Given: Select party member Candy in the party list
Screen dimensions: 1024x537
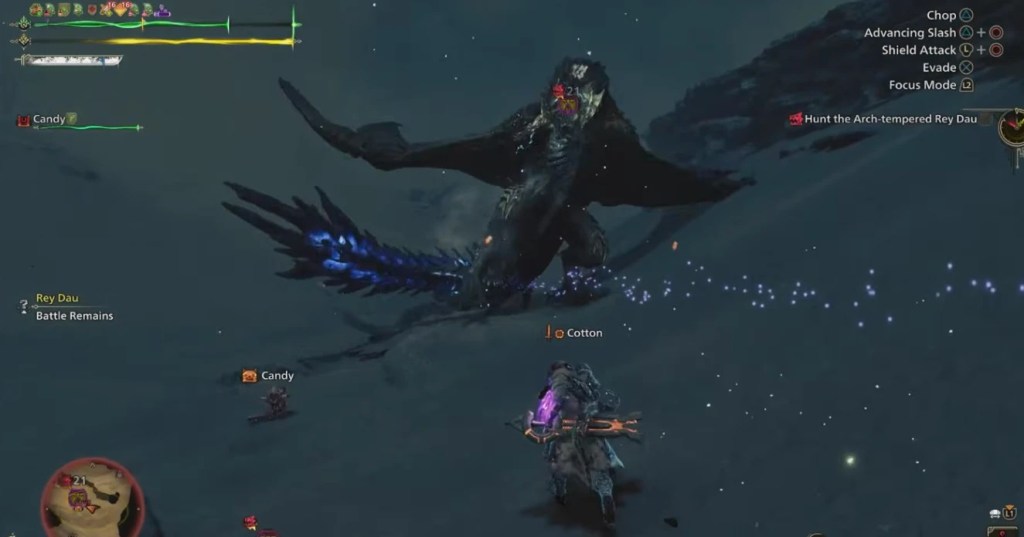Looking at the screenshot, I should 49,120.
